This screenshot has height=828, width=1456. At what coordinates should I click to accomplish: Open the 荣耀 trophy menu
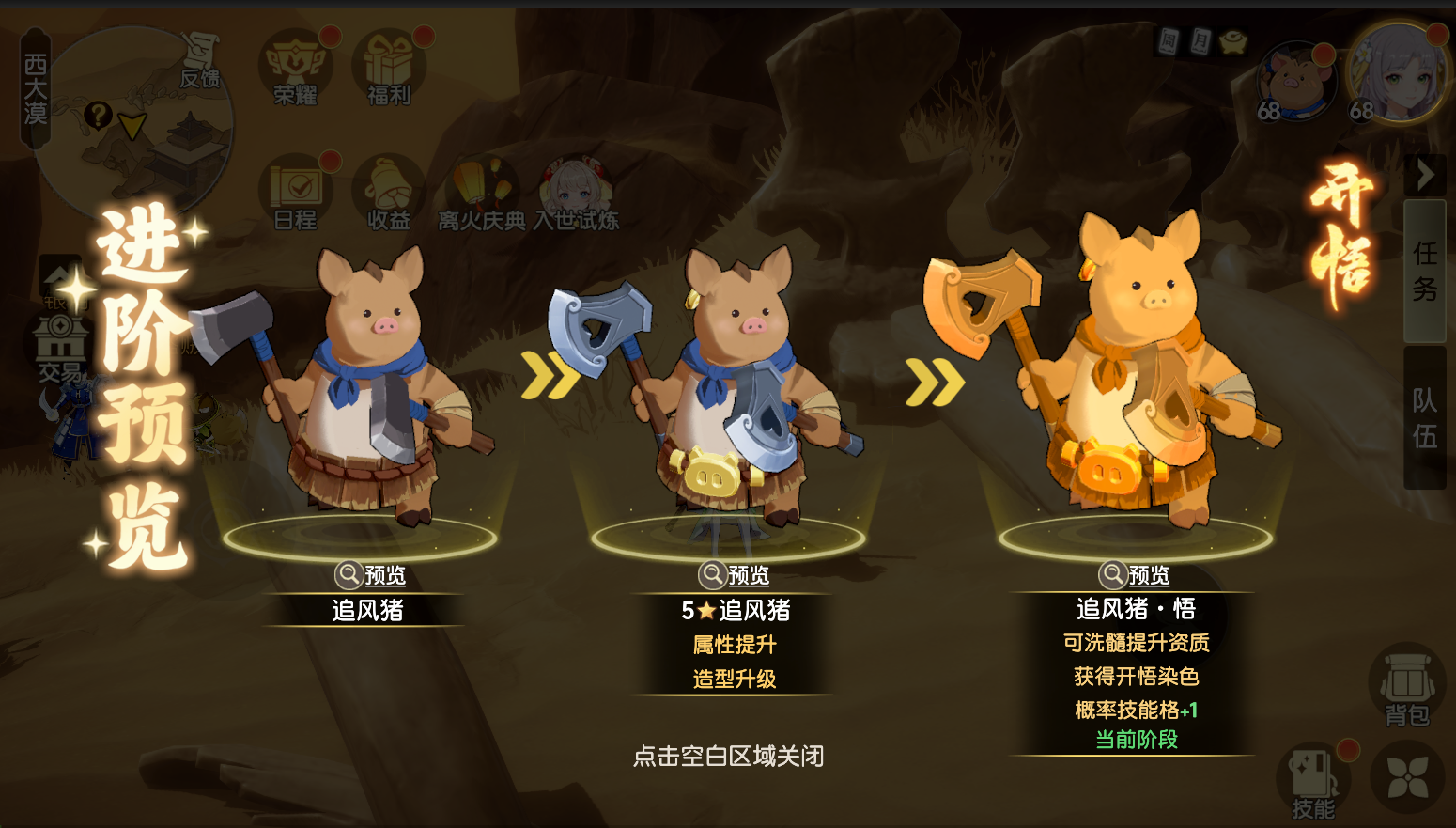296,68
